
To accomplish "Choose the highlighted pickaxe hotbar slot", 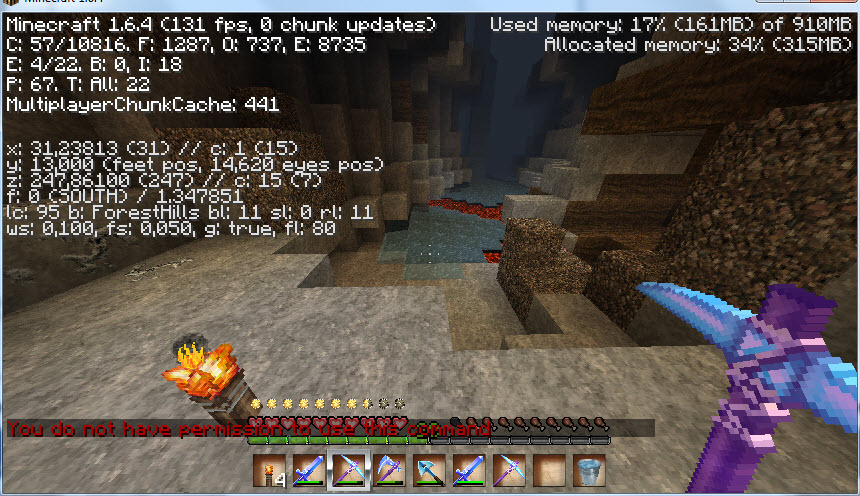I will [347, 468].
